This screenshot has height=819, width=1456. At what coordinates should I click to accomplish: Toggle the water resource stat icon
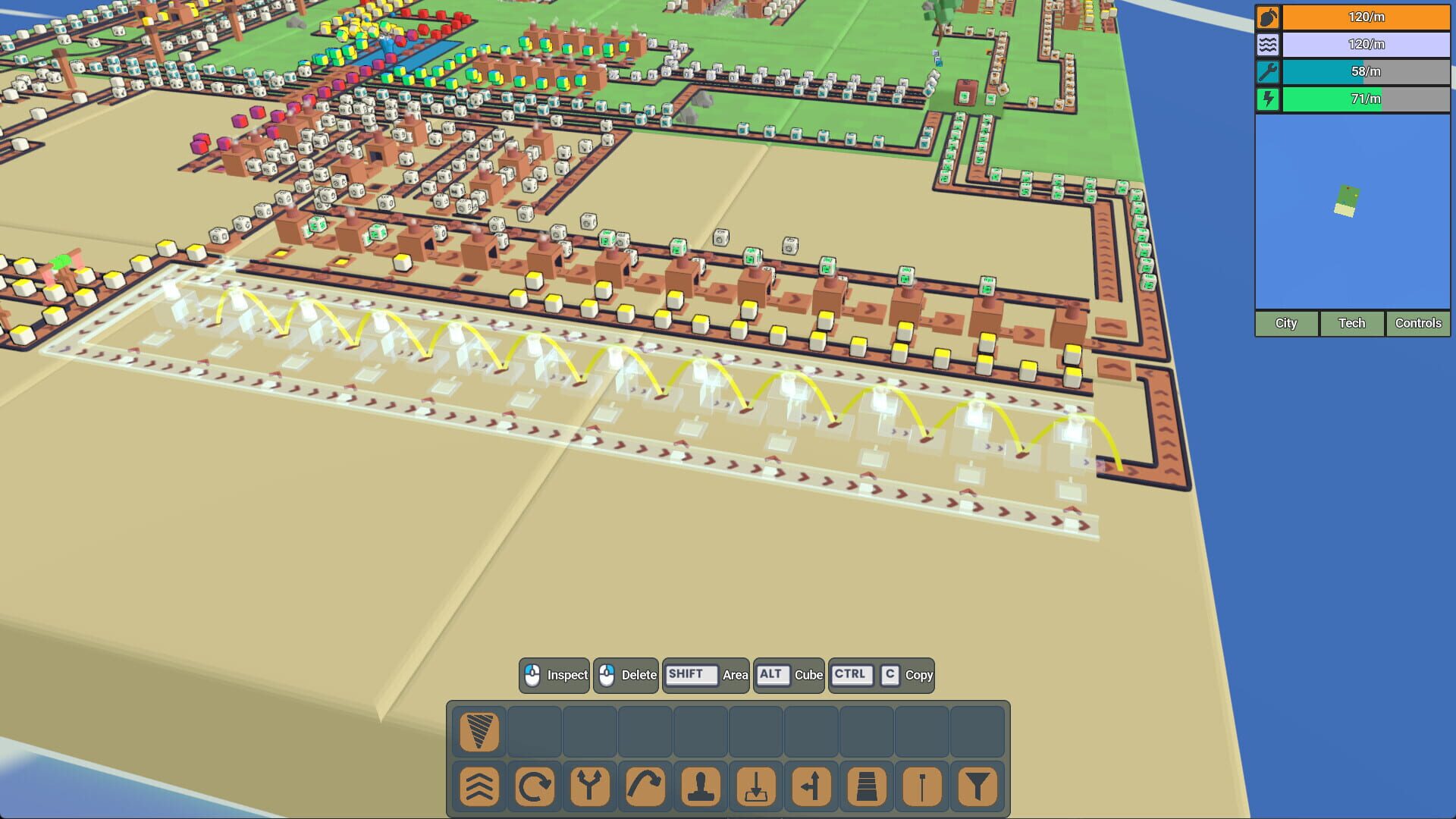[1269, 45]
